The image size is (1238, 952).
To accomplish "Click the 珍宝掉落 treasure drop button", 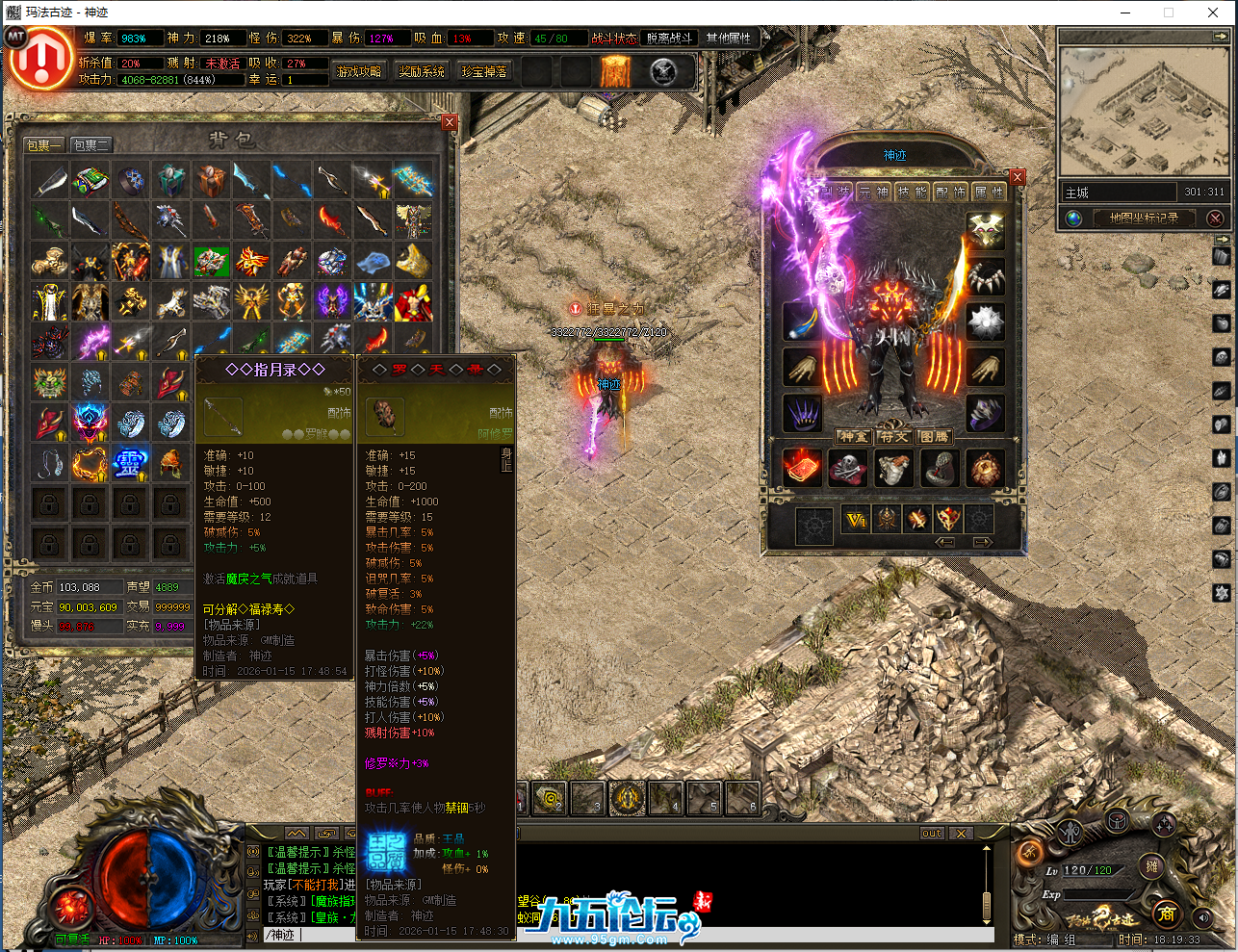I will click(x=484, y=72).
